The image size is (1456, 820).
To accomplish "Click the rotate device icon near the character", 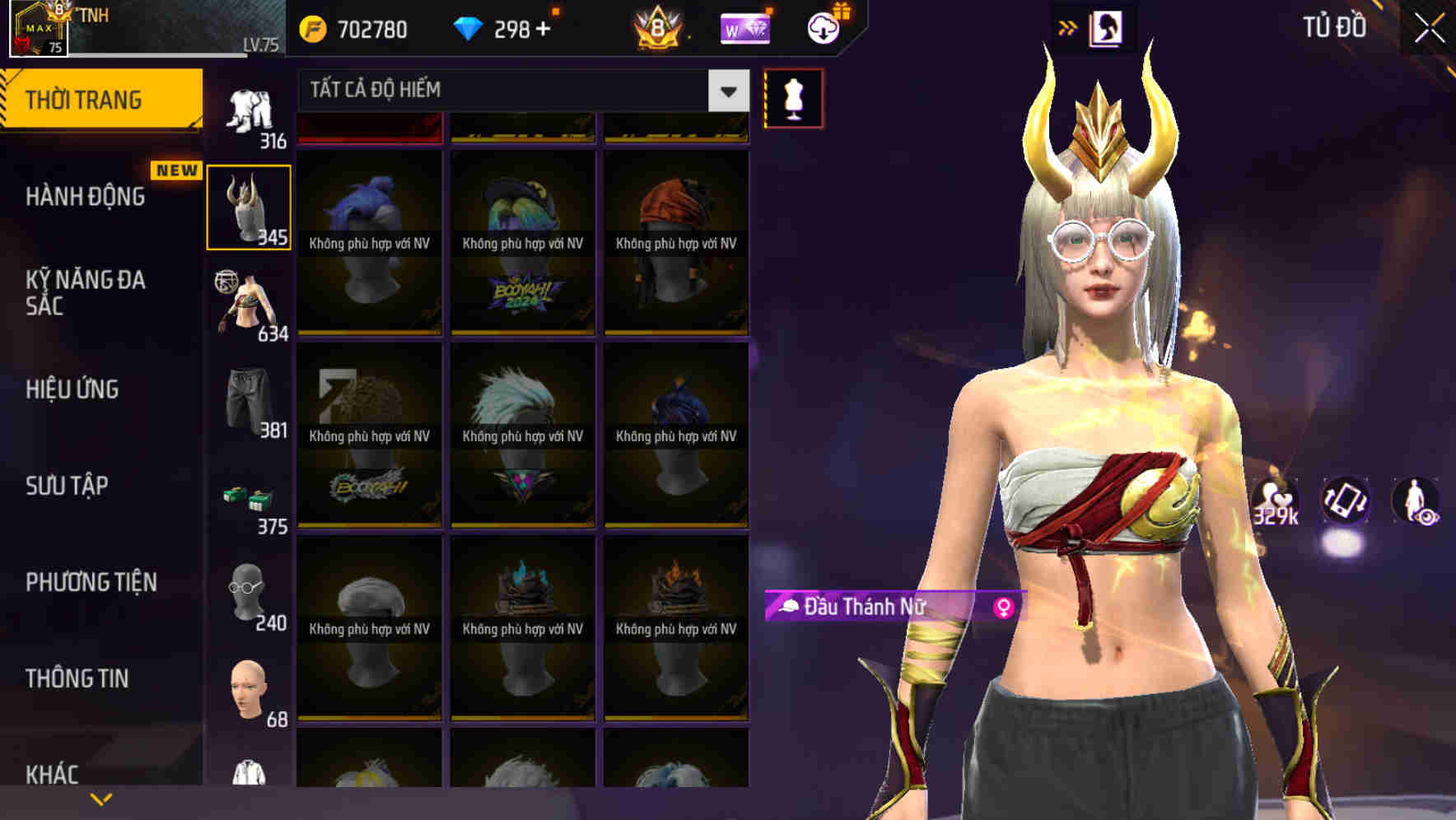I will pos(1345,502).
